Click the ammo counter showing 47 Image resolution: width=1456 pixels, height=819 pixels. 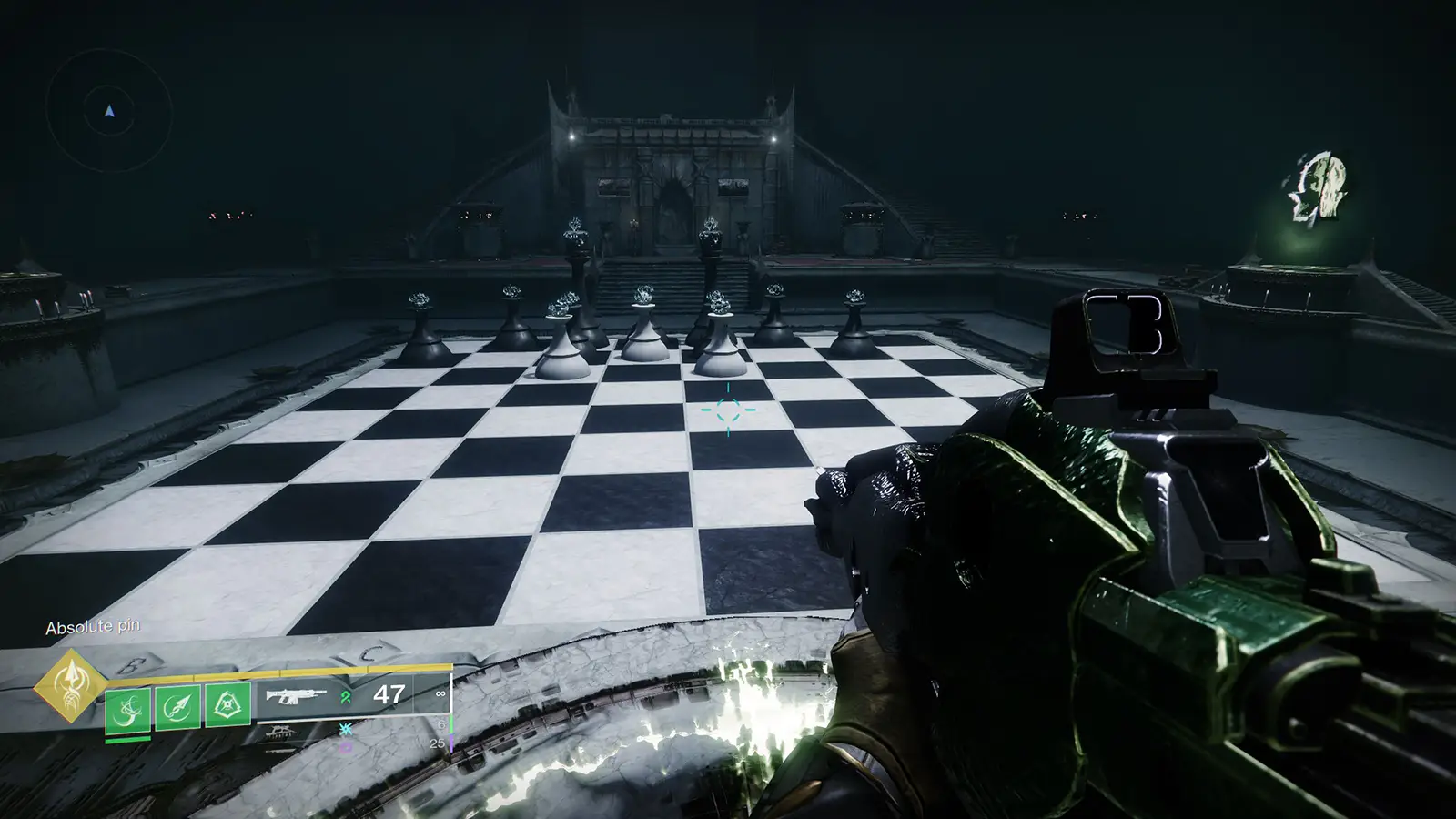coord(388,696)
